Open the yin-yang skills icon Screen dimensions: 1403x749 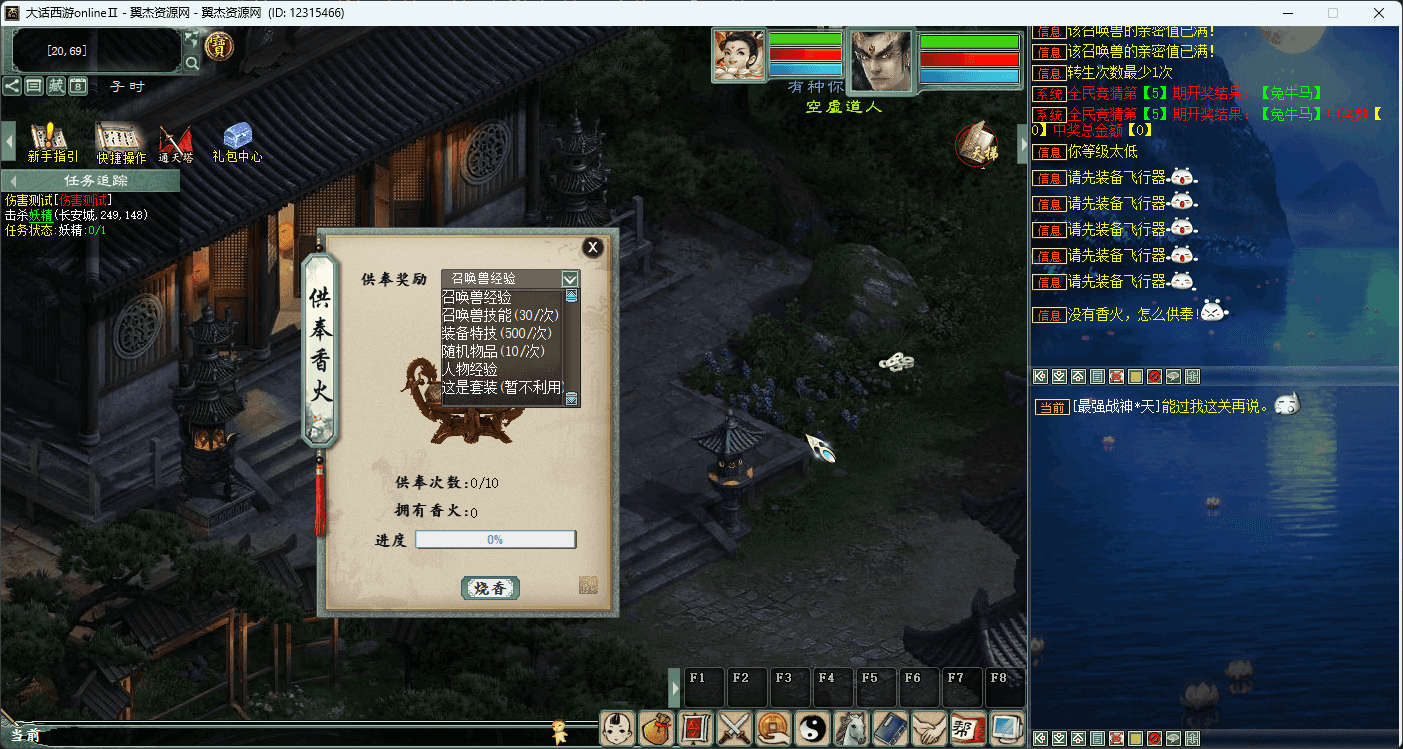click(812, 728)
